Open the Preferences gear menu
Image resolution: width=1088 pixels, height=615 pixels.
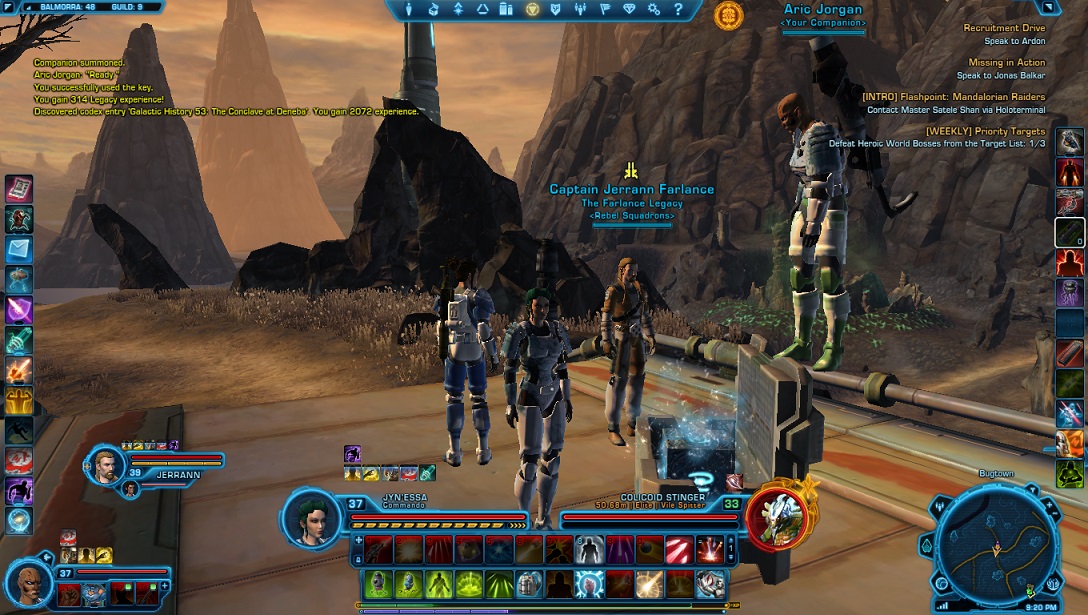pos(654,9)
